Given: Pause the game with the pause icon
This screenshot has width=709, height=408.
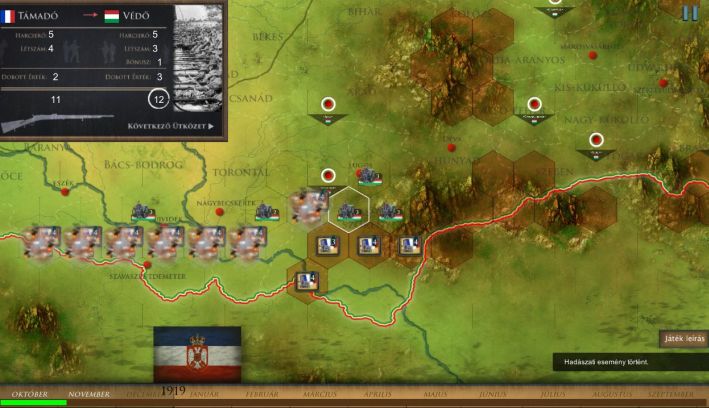Looking at the screenshot, I should coord(690,13).
